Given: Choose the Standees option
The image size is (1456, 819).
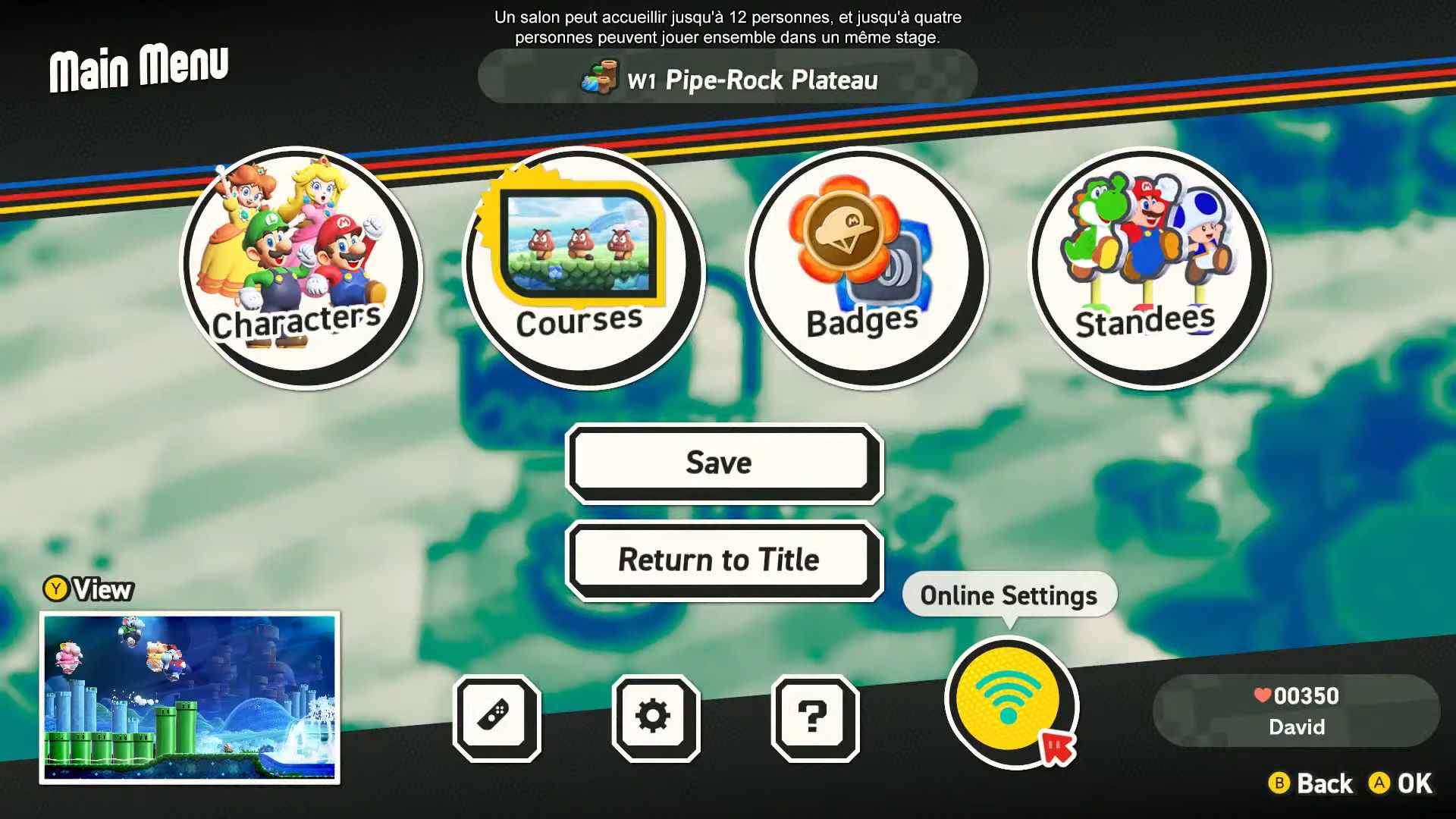Looking at the screenshot, I should (x=1148, y=267).
